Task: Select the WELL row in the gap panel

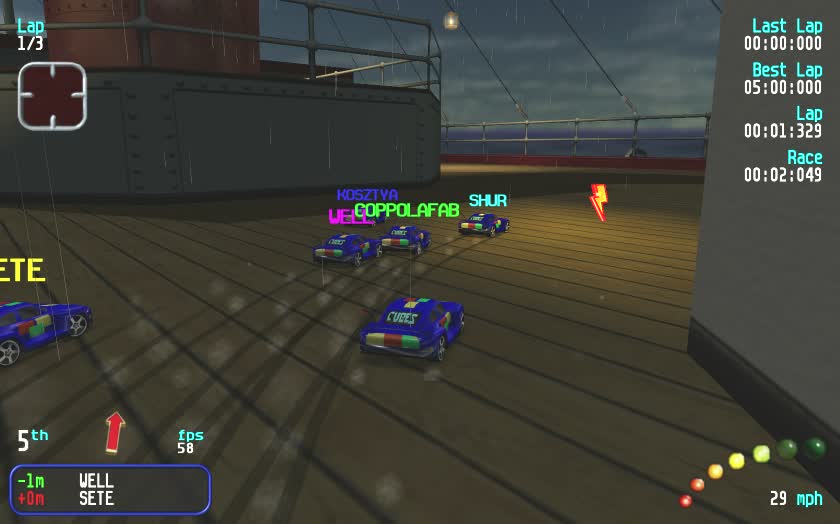Action: pos(110,481)
